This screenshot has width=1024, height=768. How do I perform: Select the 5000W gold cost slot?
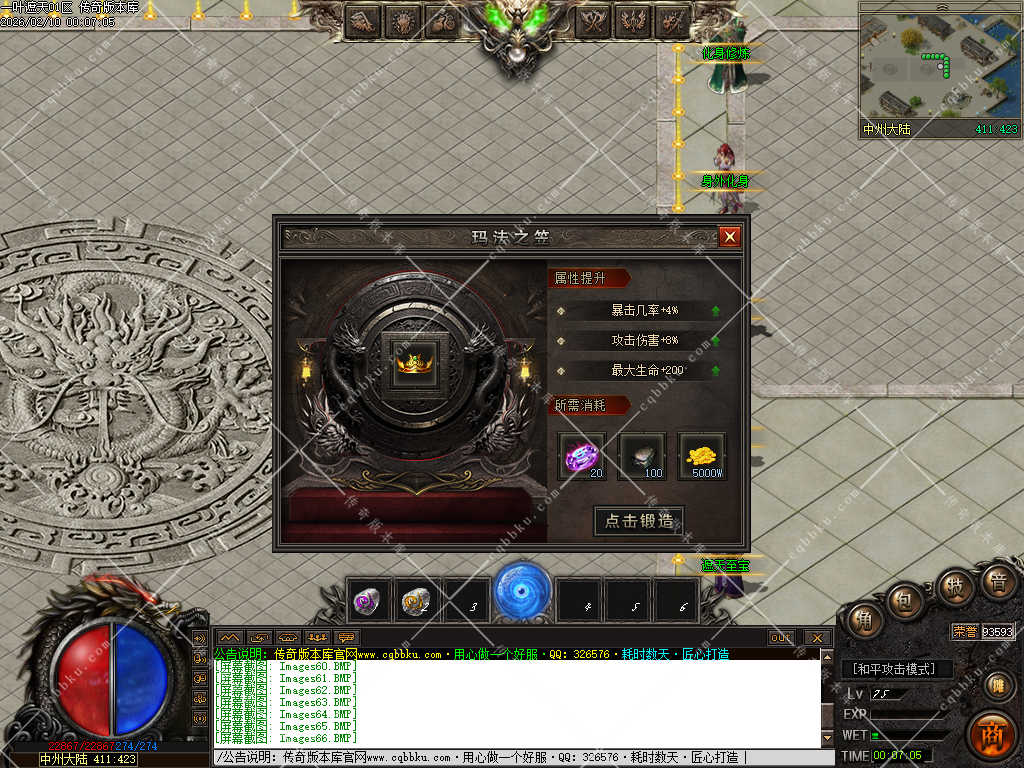703,456
